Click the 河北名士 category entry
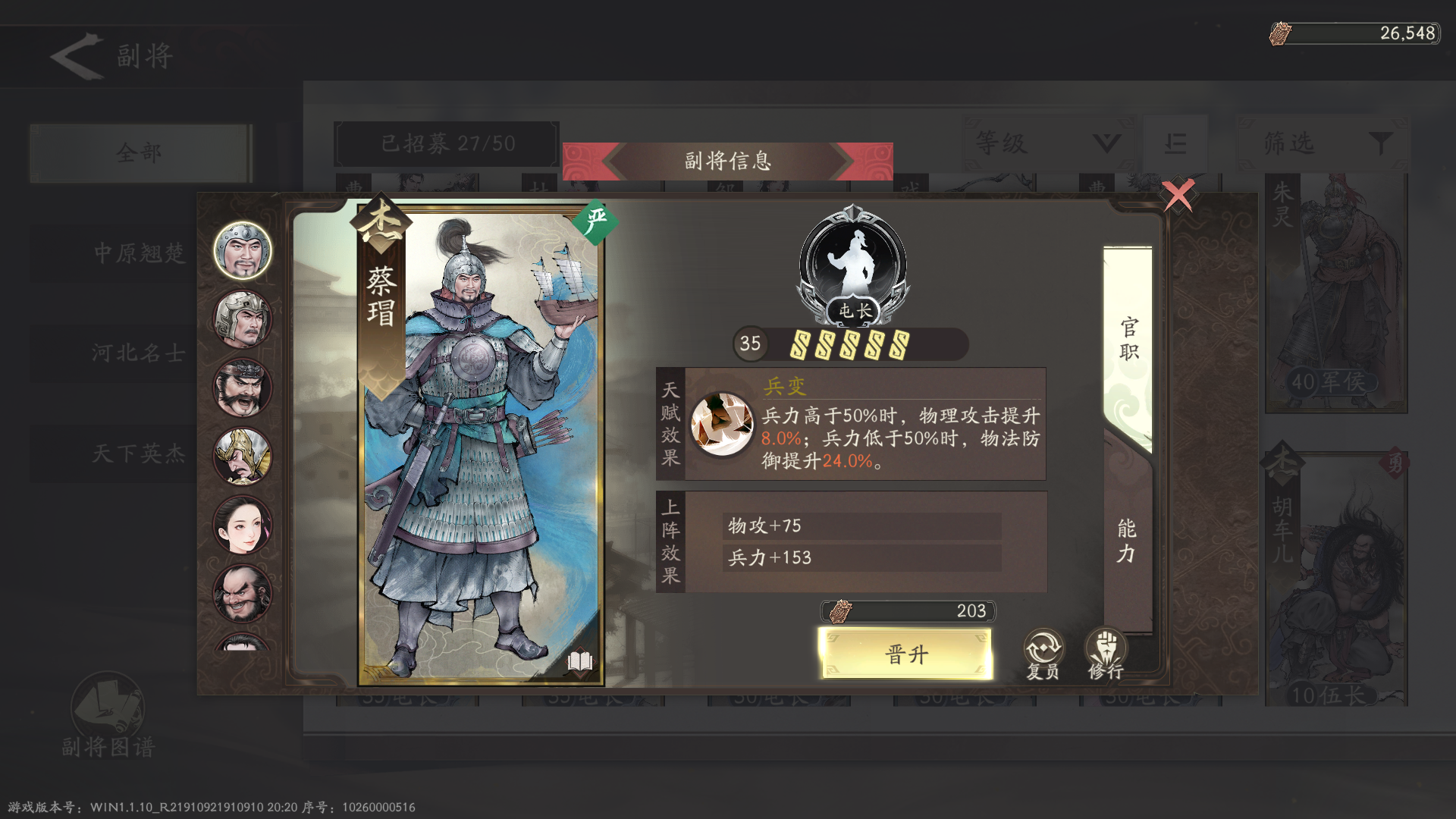The image size is (1456, 819). coord(140,353)
